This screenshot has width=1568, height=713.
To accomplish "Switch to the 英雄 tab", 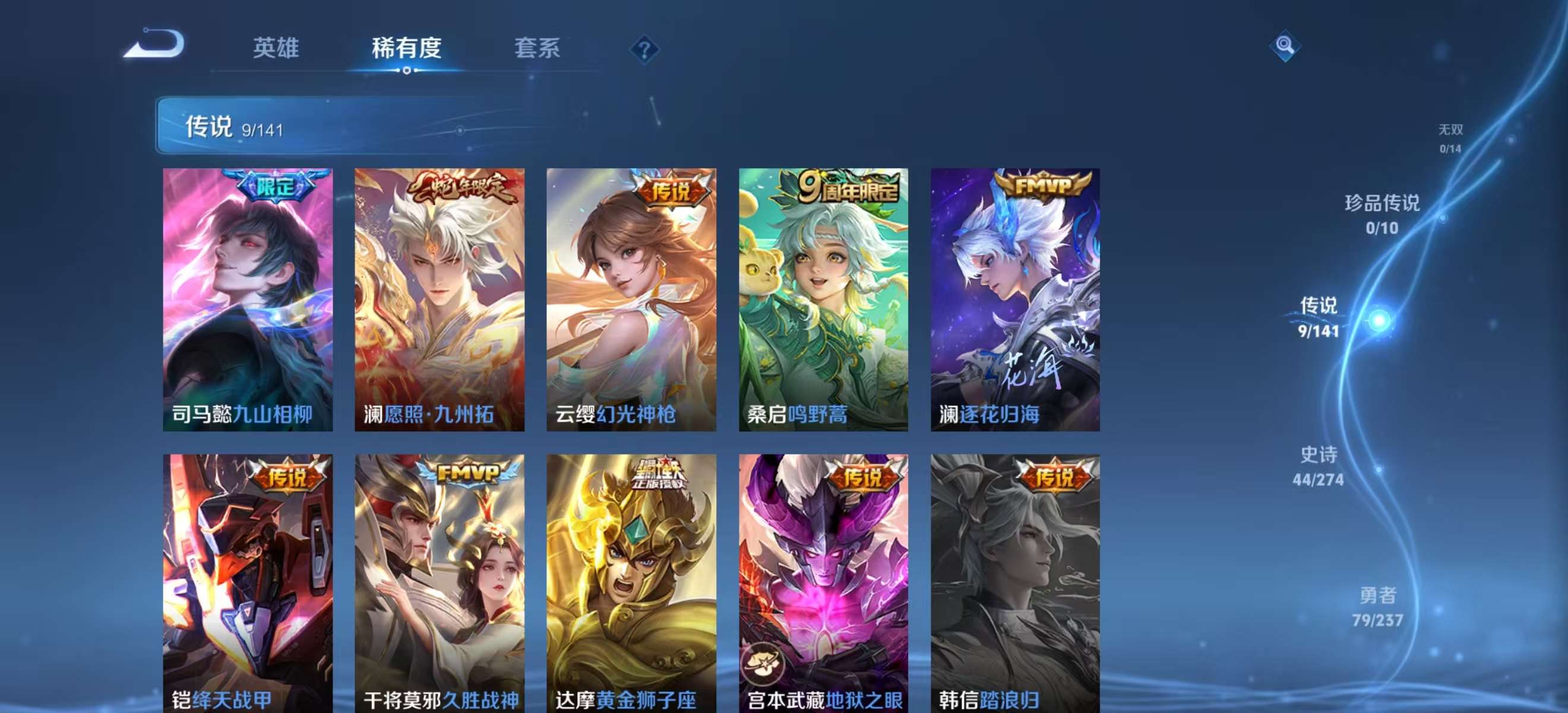I will [277, 49].
